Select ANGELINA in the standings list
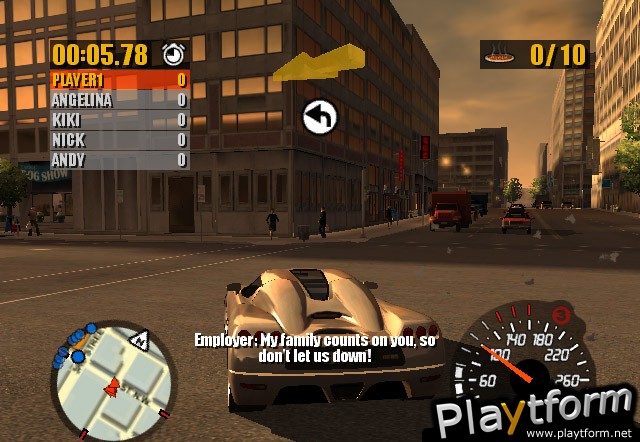The width and height of the screenshot is (640, 442). (x=119, y=100)
